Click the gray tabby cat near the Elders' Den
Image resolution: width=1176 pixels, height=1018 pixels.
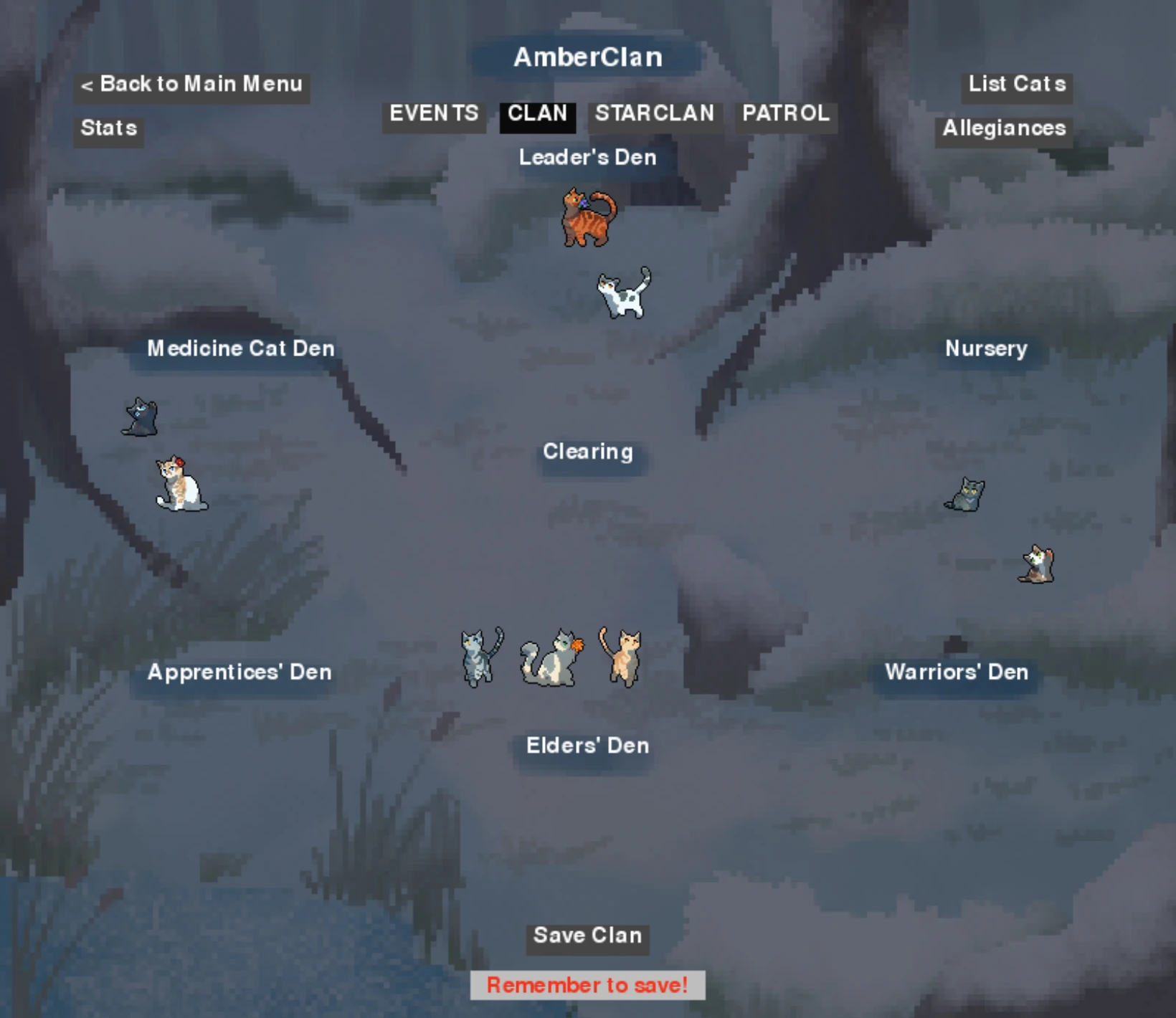pos(475,658)
